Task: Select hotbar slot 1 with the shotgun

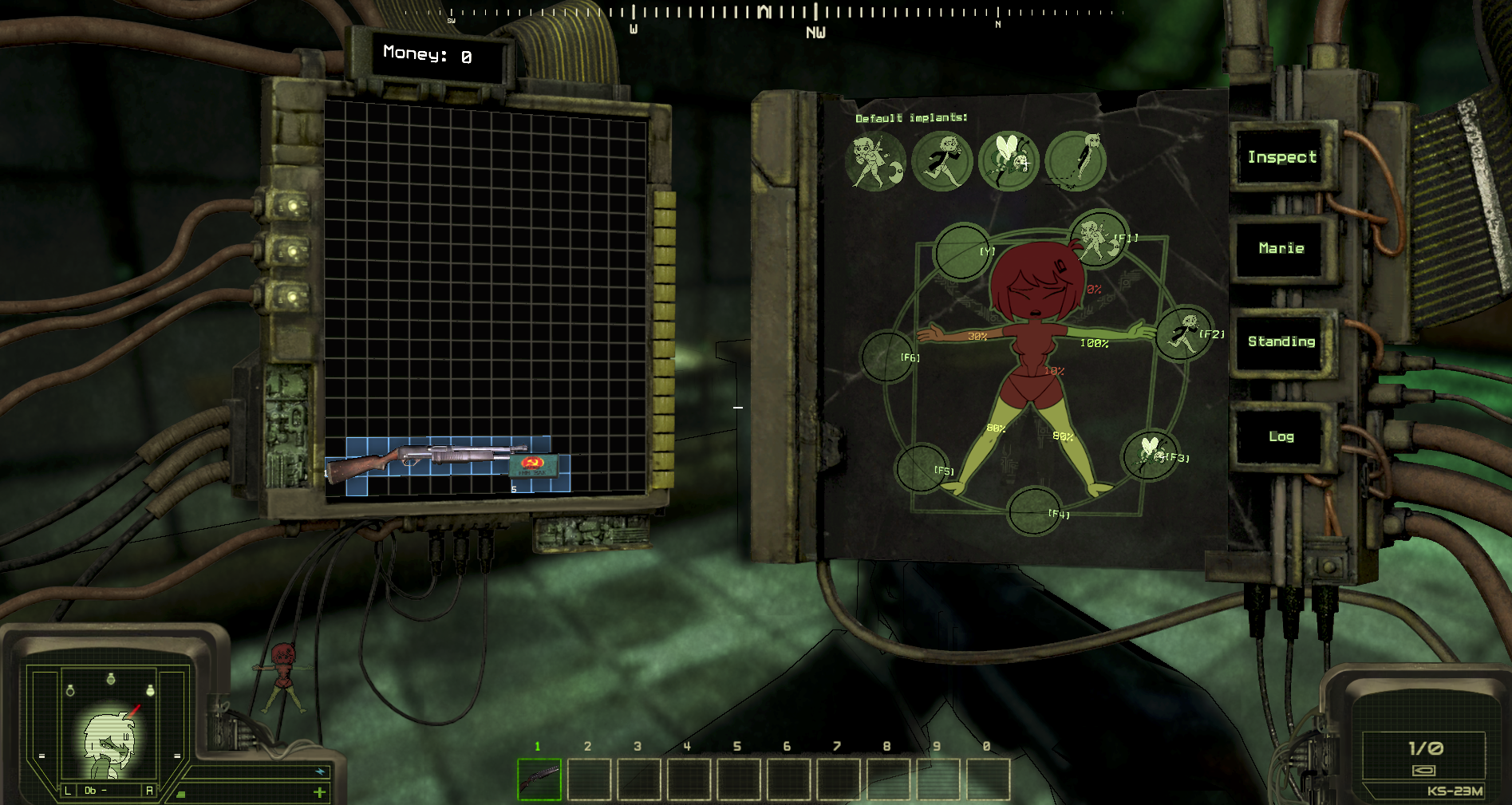Action: 539,779
